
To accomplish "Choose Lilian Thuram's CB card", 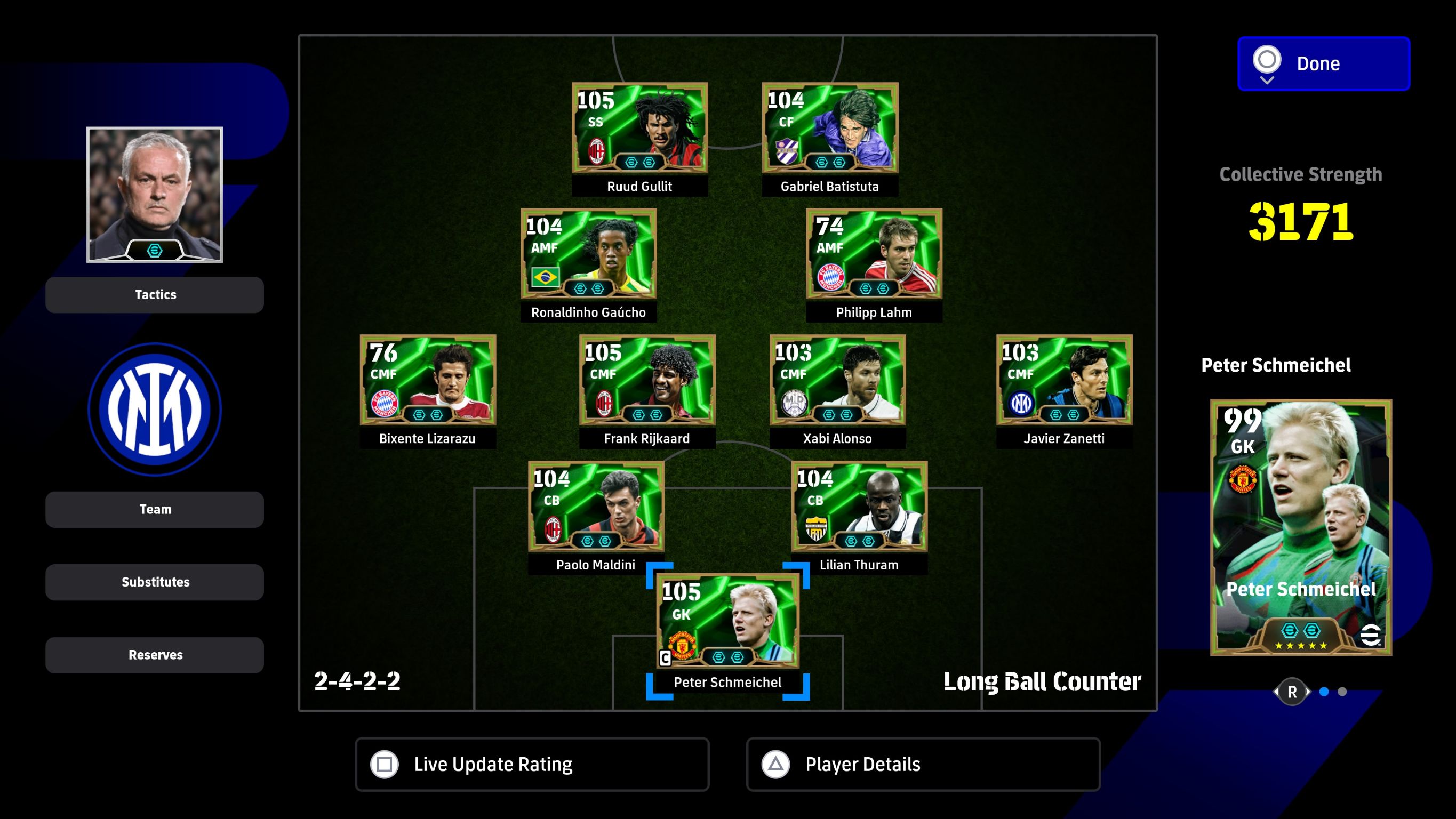I will coord(859,507).
